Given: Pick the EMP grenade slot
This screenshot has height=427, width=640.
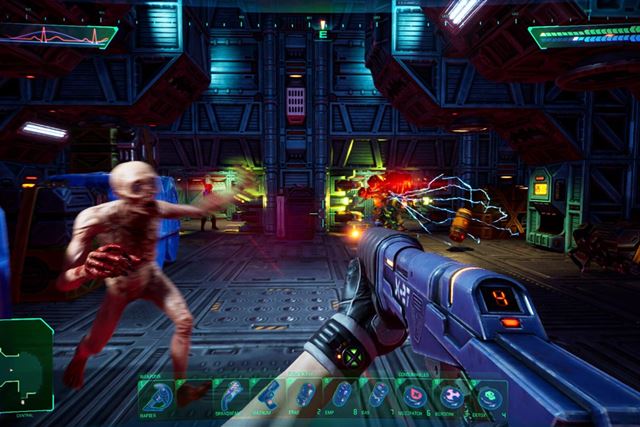Looking at the screenshot, I should click(x=343, y=396).
